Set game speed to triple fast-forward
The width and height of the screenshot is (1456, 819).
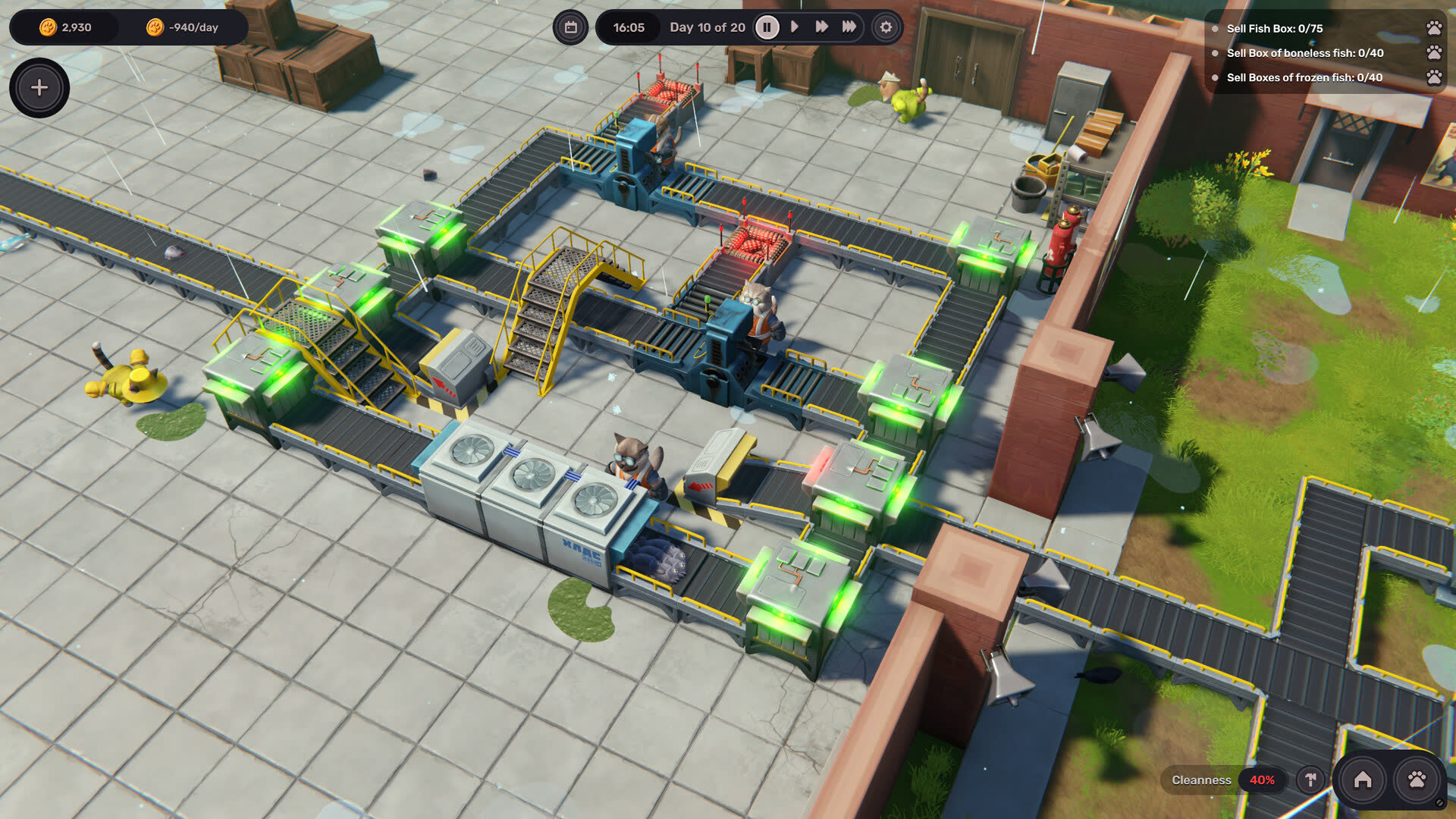849,27
